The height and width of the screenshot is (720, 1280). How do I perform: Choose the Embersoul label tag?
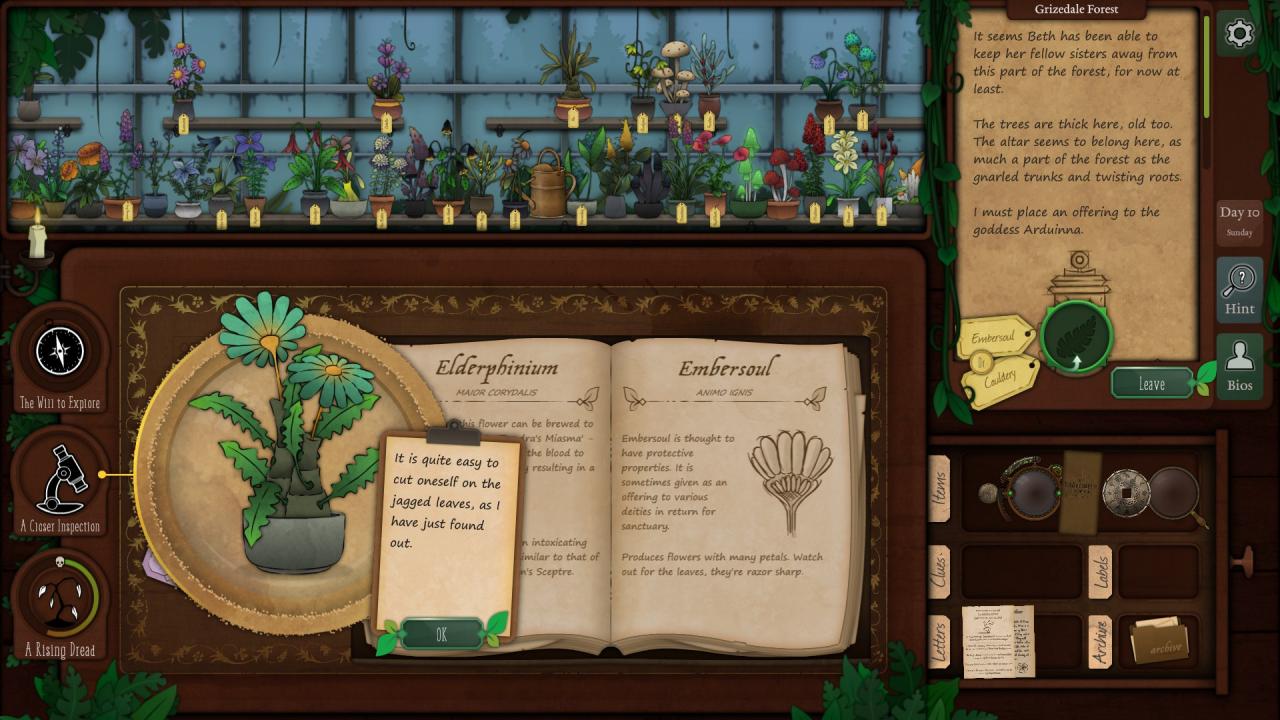tap(993, 339)
